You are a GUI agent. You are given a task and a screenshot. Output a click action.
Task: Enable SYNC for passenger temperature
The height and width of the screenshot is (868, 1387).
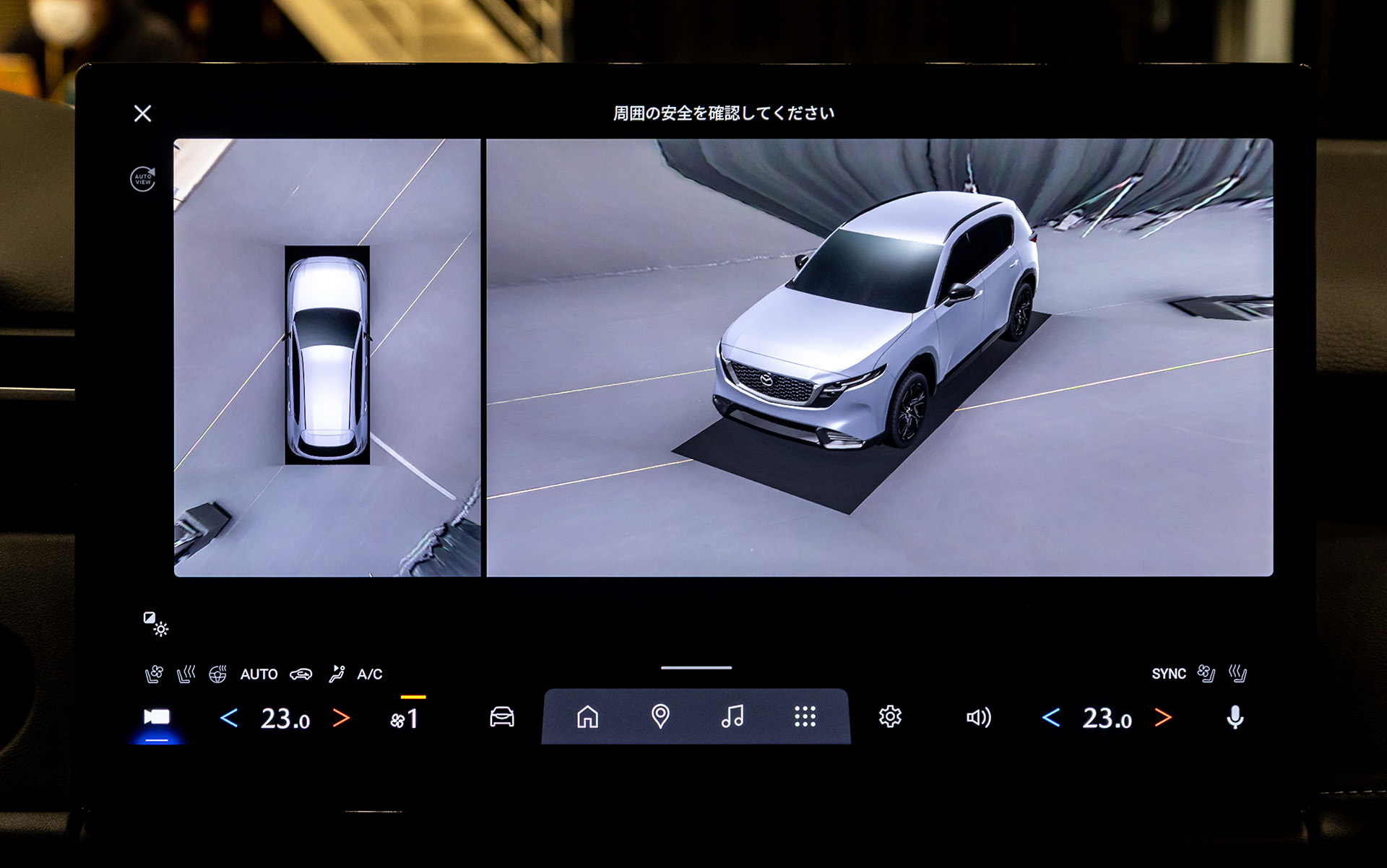(1169, 673)
